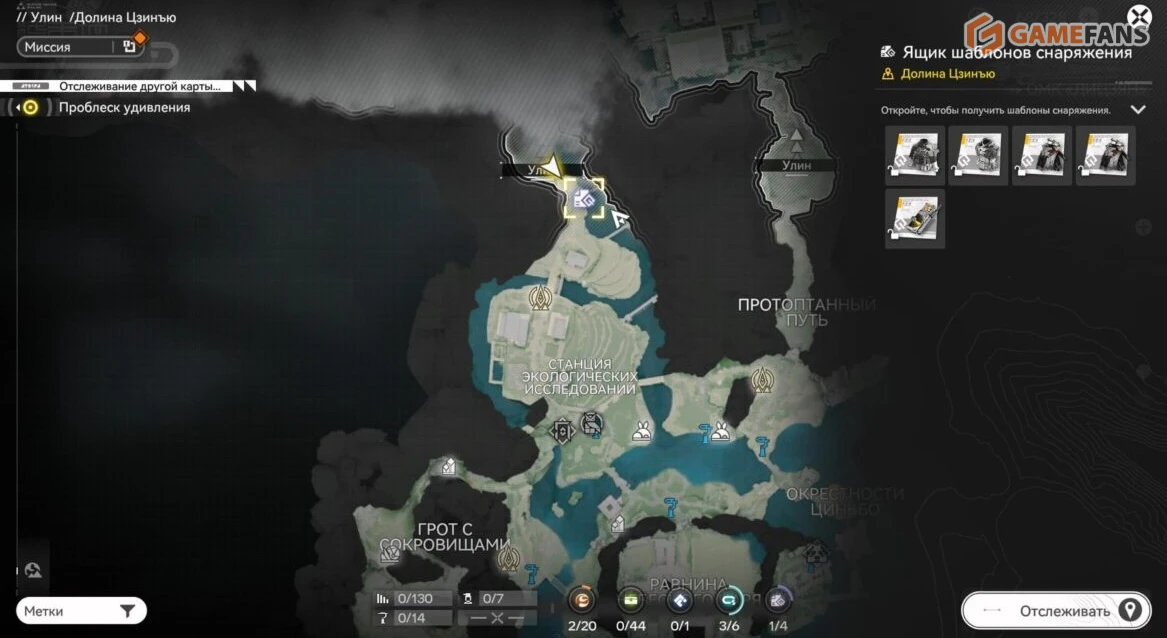Image resolution: width=1167 pixels, height=638 pixels.
Task: Collapse the gear template description arrow
Action: [1137, 110]
